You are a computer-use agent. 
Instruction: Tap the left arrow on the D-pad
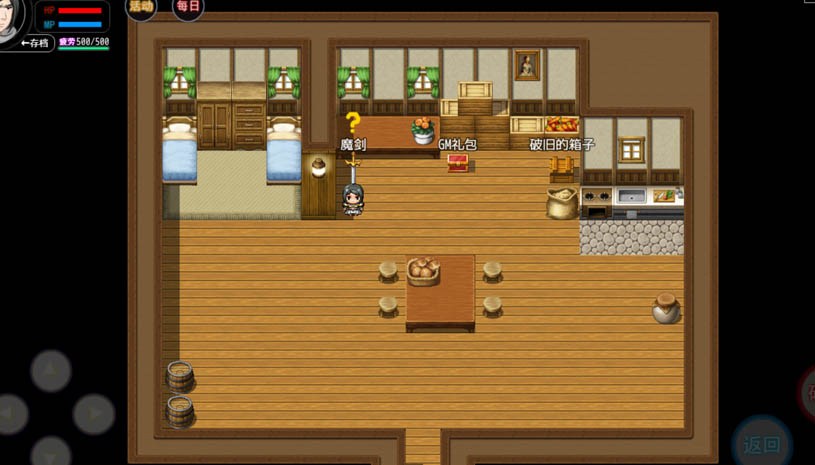(x=9, y=413)
